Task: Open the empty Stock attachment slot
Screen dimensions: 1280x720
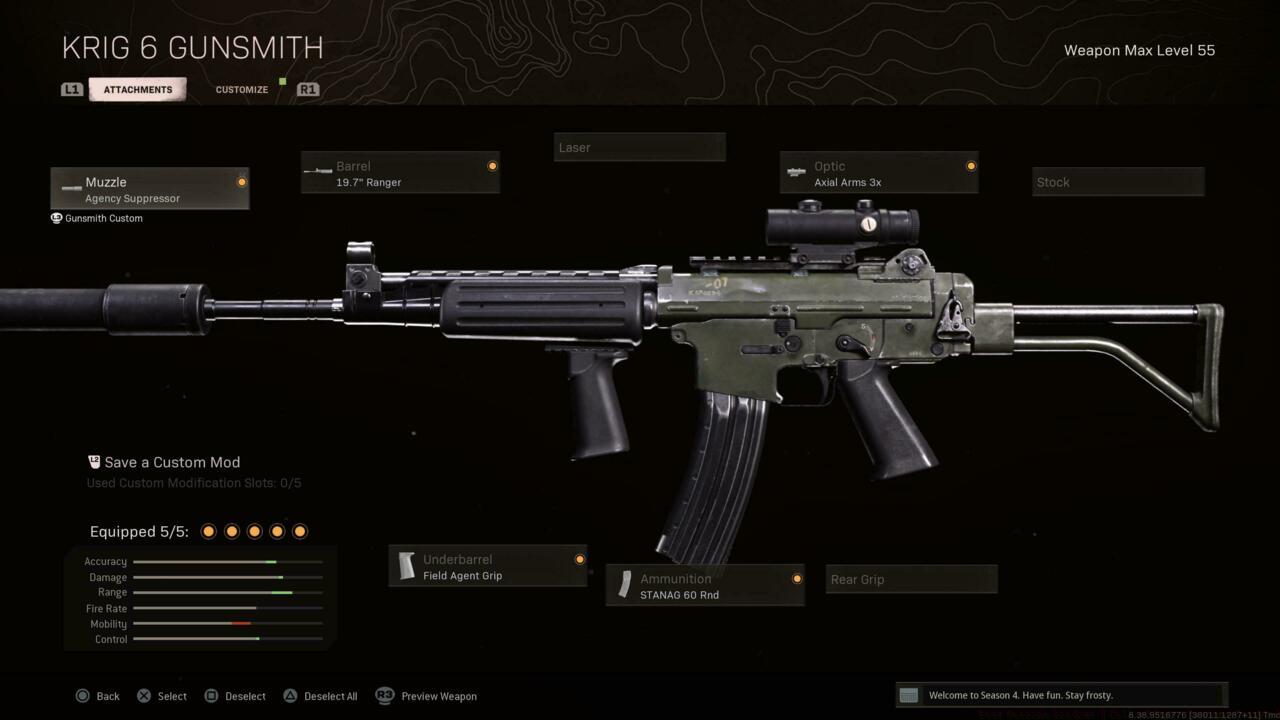Action: click(x=1117, y=182)
